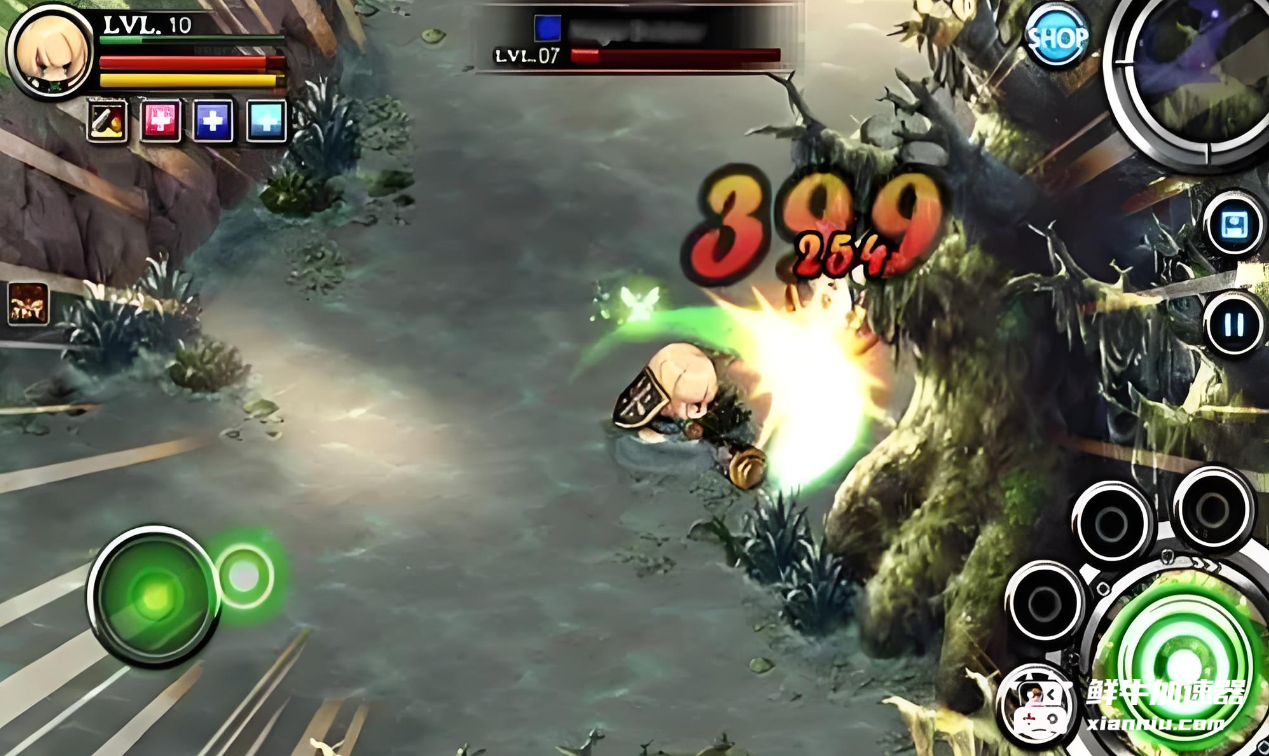The image size is (1269, 756).
Task: Select the sword and gold item icon
Action: 107,121
